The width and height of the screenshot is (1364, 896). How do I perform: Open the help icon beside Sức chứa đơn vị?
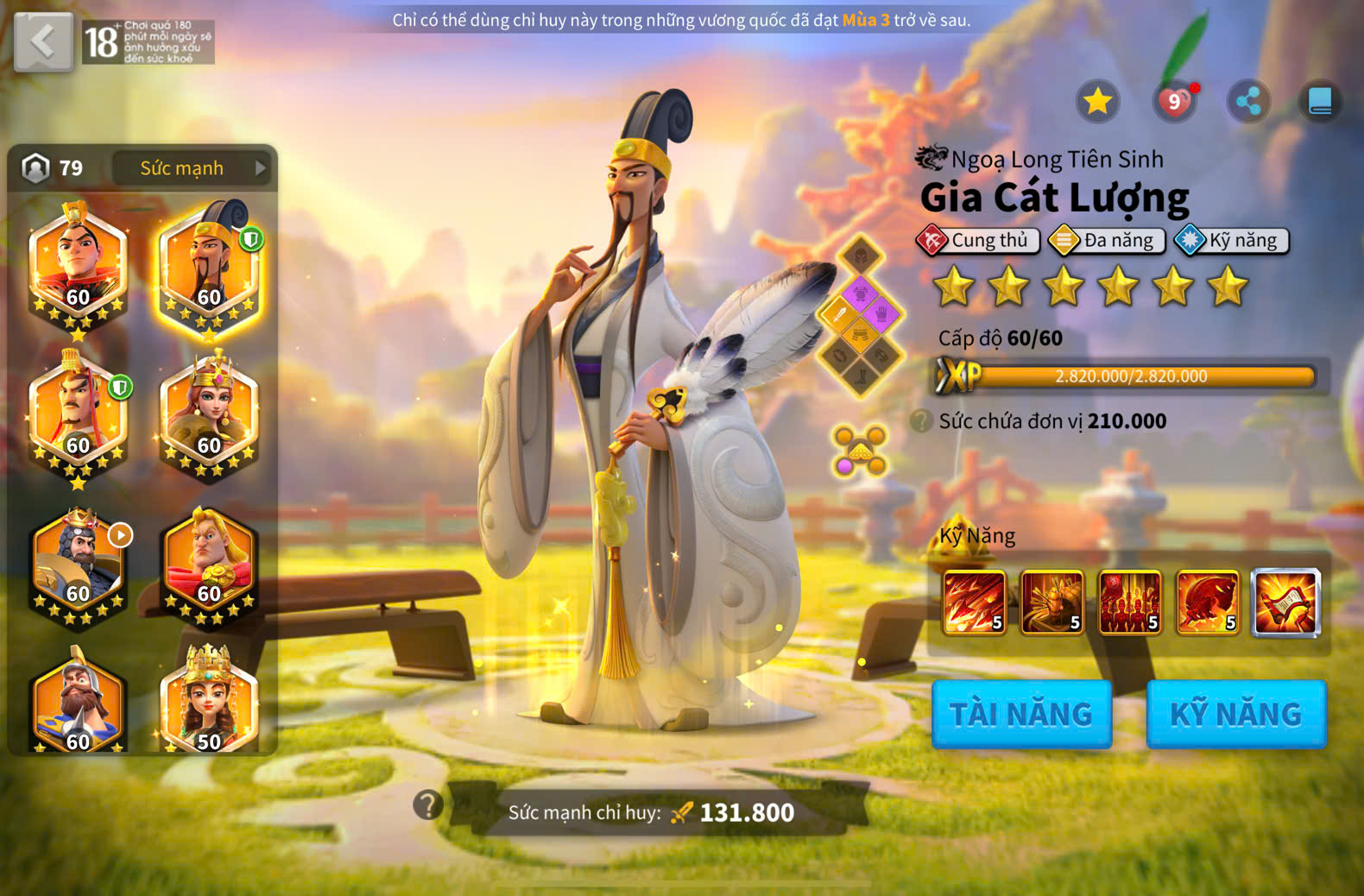tap(921, 421)
